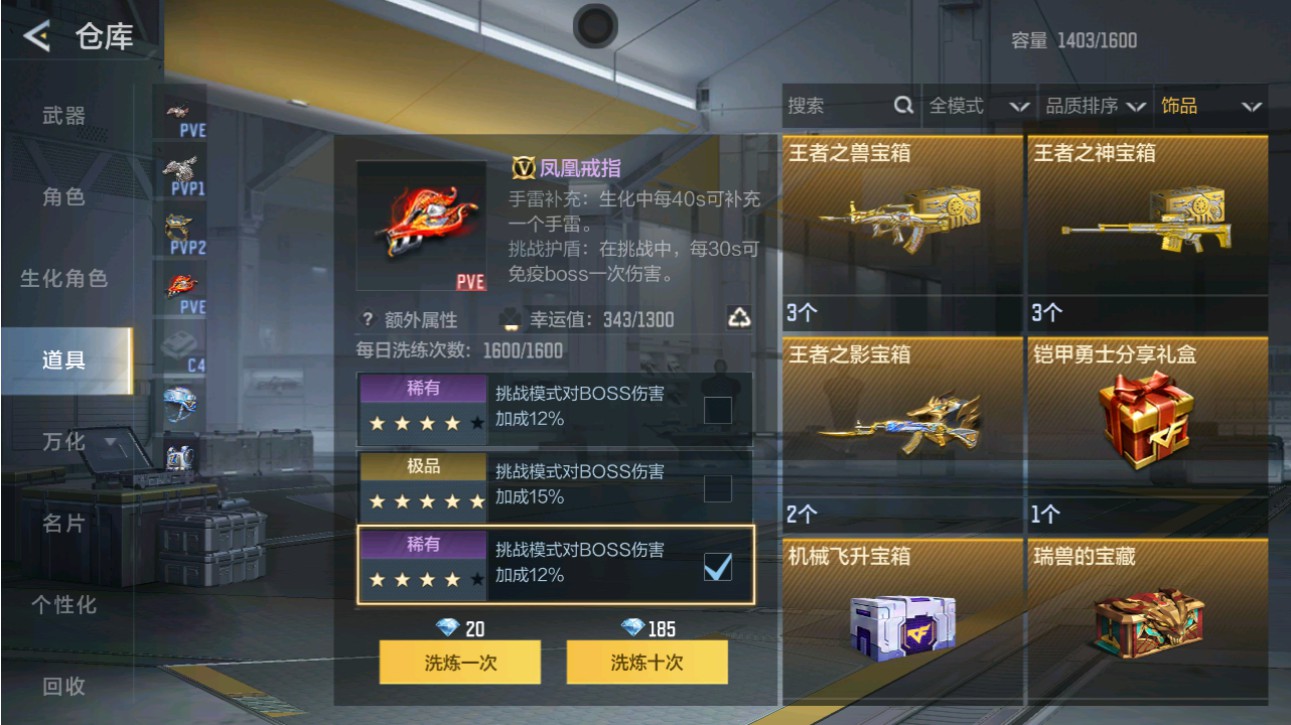This screenshot has width=1291, height=725.
Task: Click the 洗炼十次 button
Action: (646, 662)
